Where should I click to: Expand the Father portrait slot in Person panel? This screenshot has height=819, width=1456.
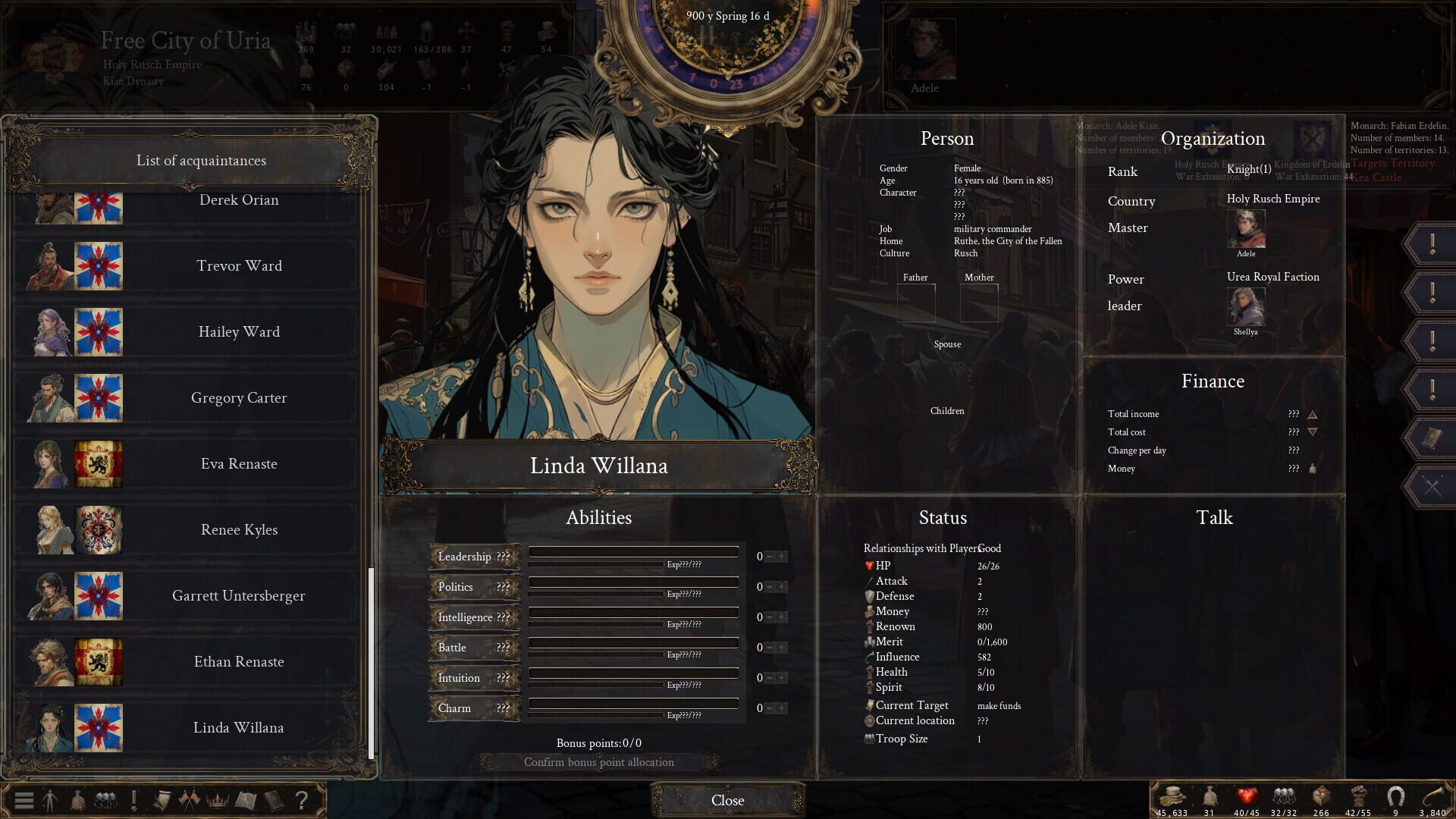click(916, 302)
